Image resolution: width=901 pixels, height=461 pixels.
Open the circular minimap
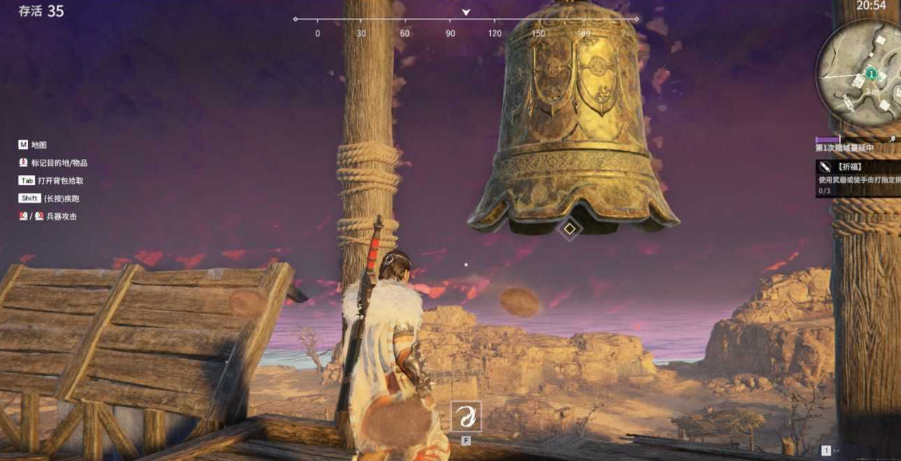(858, 71)
